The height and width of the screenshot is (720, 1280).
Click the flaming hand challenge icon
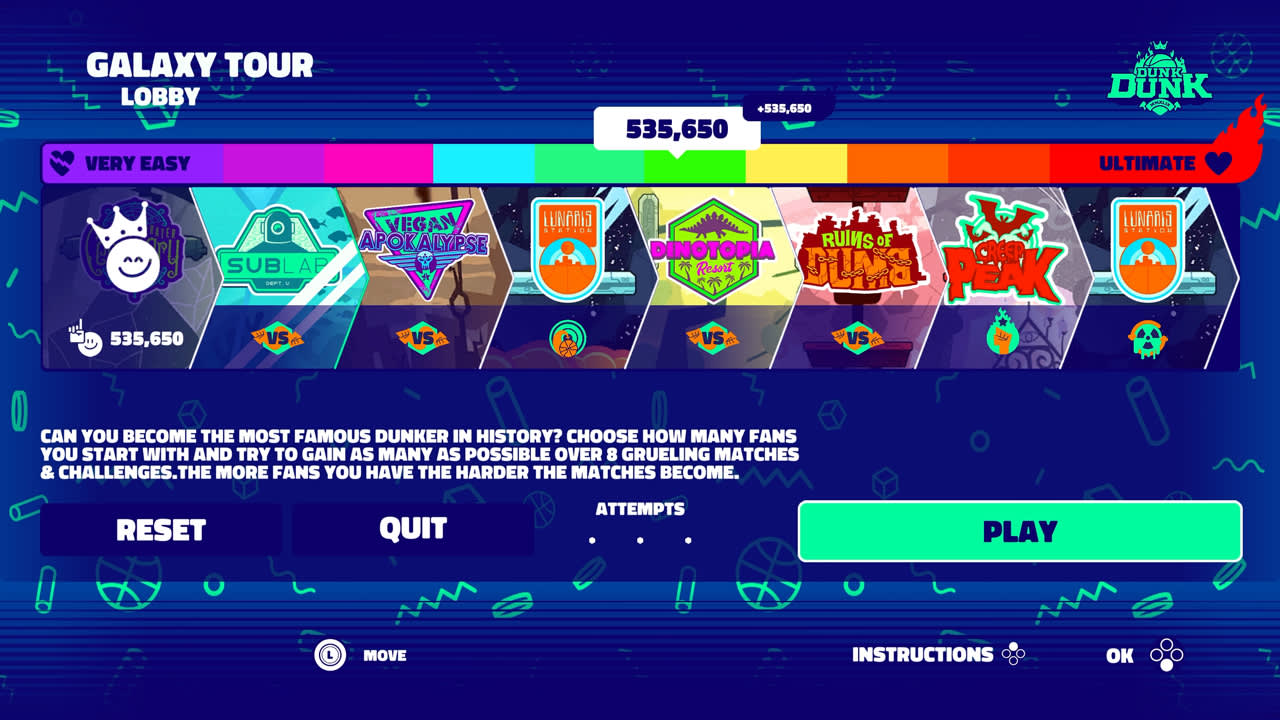click(x=1000, y=340)
